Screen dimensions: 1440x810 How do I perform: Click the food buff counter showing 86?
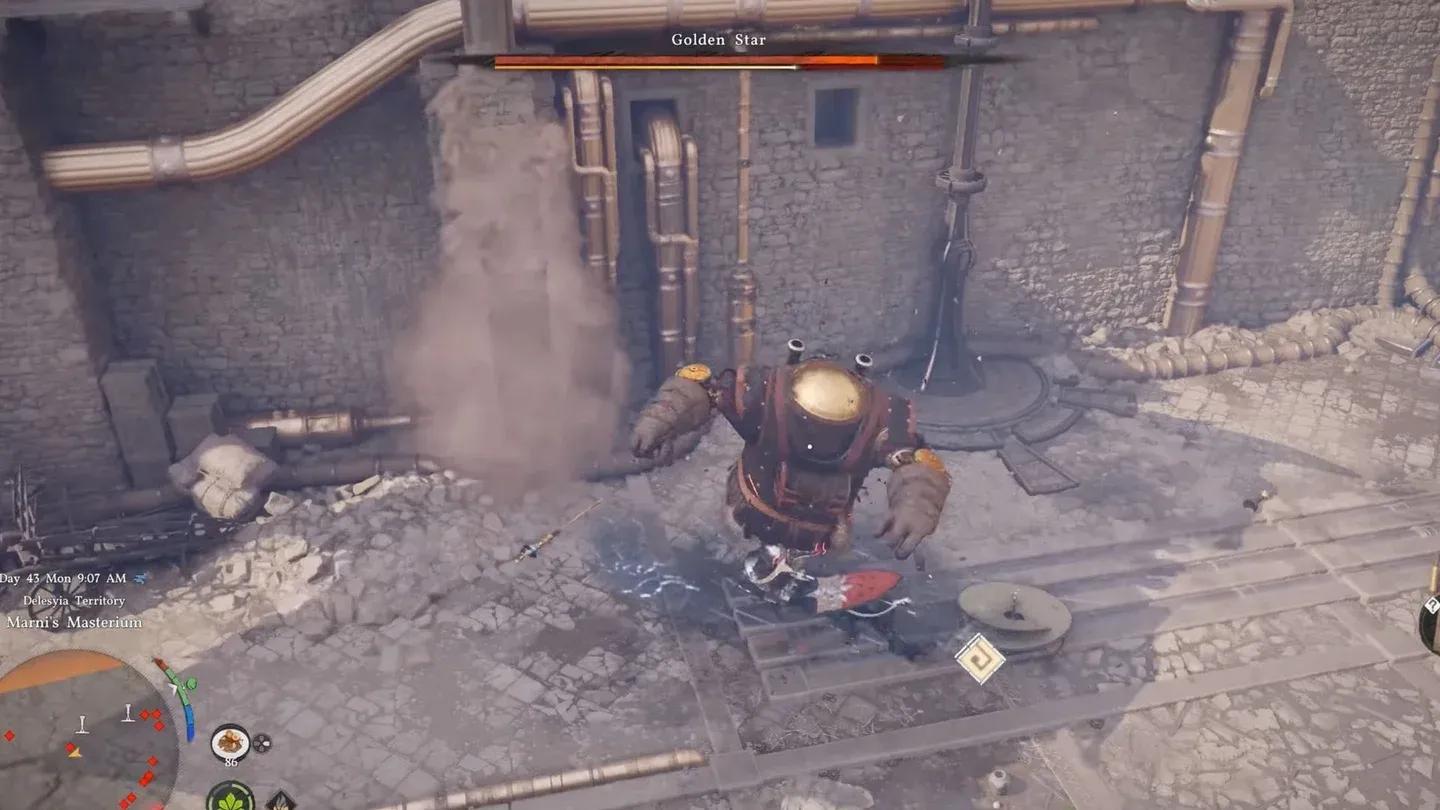[x=231, y=763]
